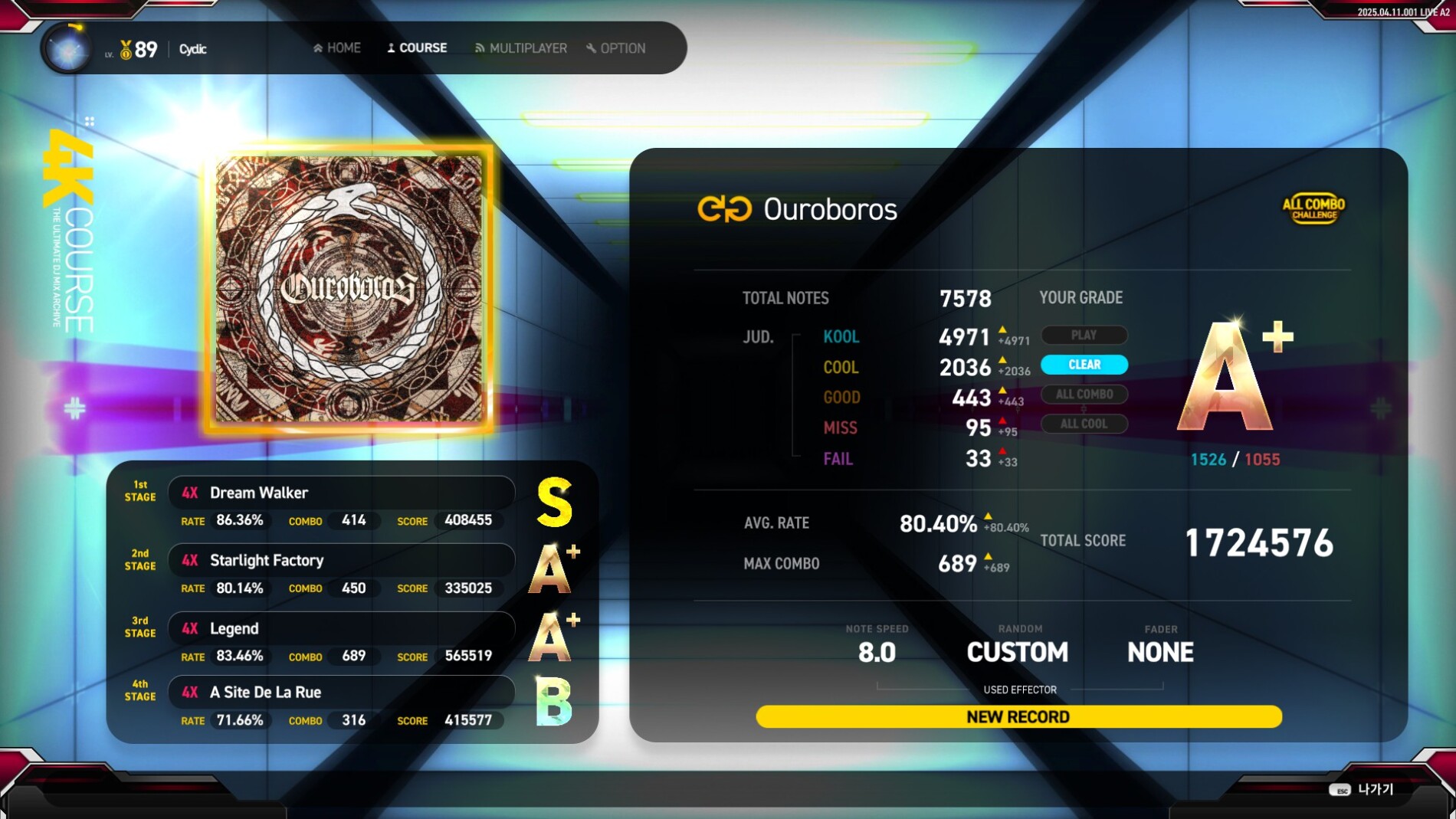Select the Dream Walker stage row
Viewport: 1456px width, 819px height.
coord(341,493)
